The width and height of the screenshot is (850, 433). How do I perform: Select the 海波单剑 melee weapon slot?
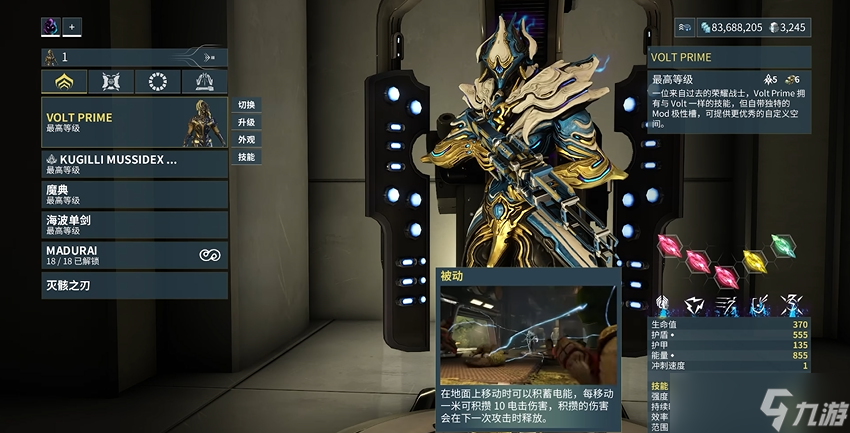(135, 224)
